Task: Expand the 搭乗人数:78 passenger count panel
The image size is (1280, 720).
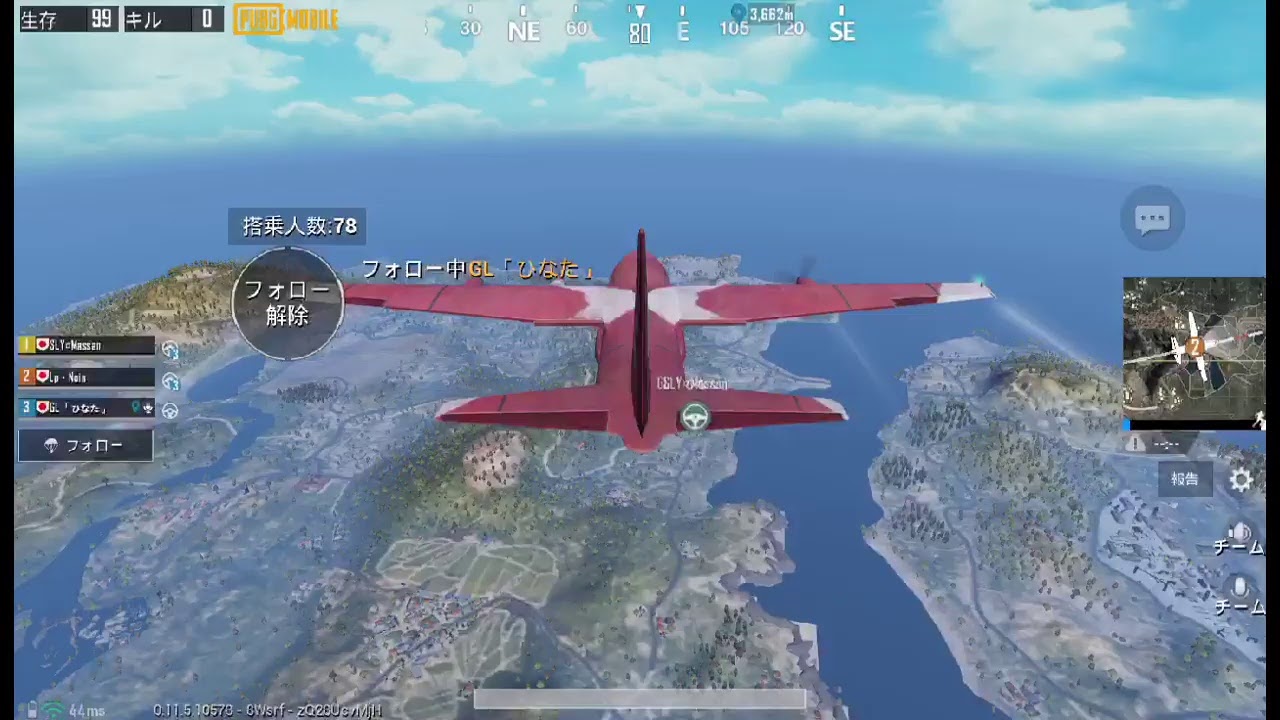Action: point(298,226)
